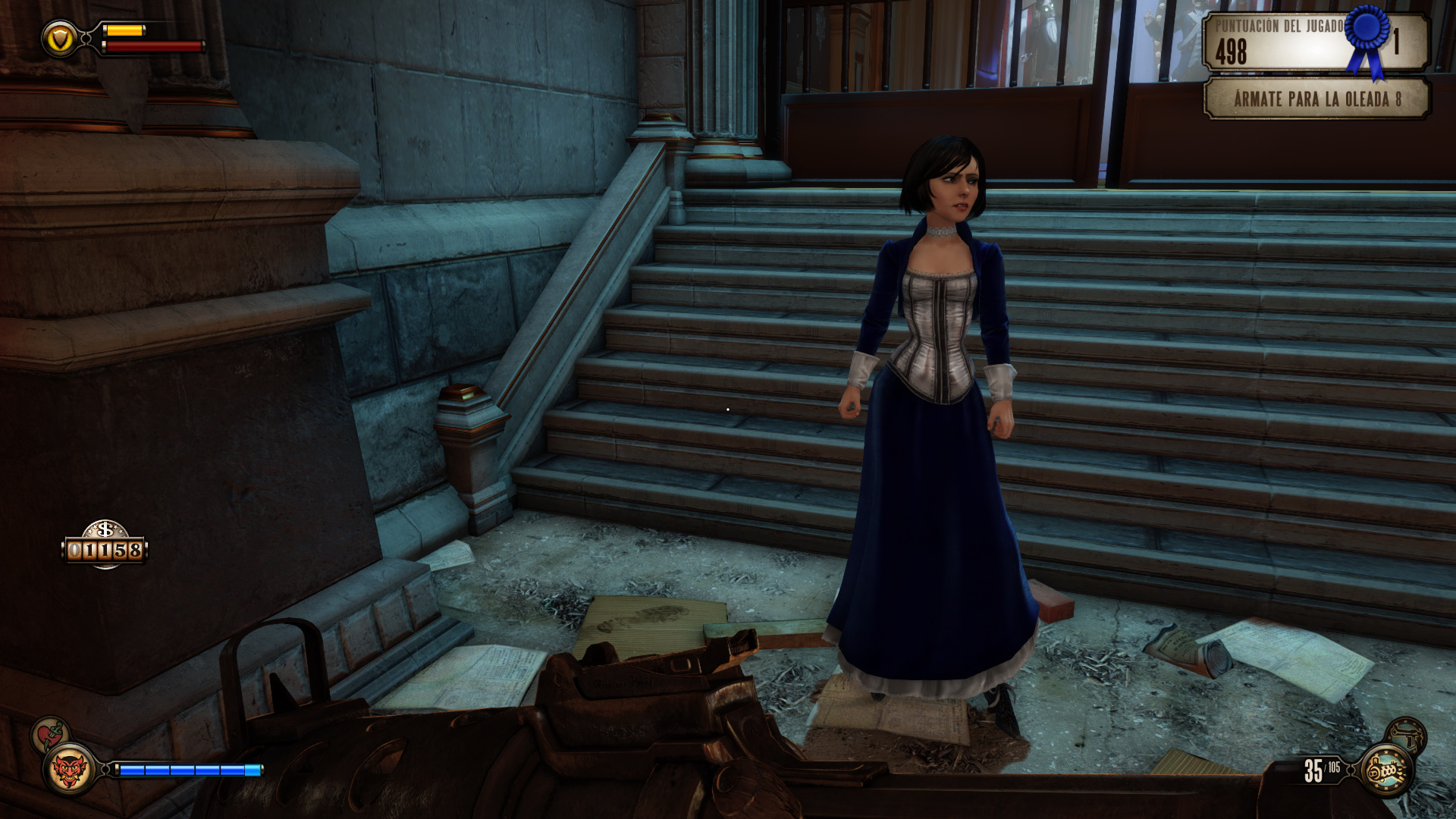This screenshot has height=819, width=1456.
Task: Select the equipped machine gun weapon icon
Action: [1387, 770]
